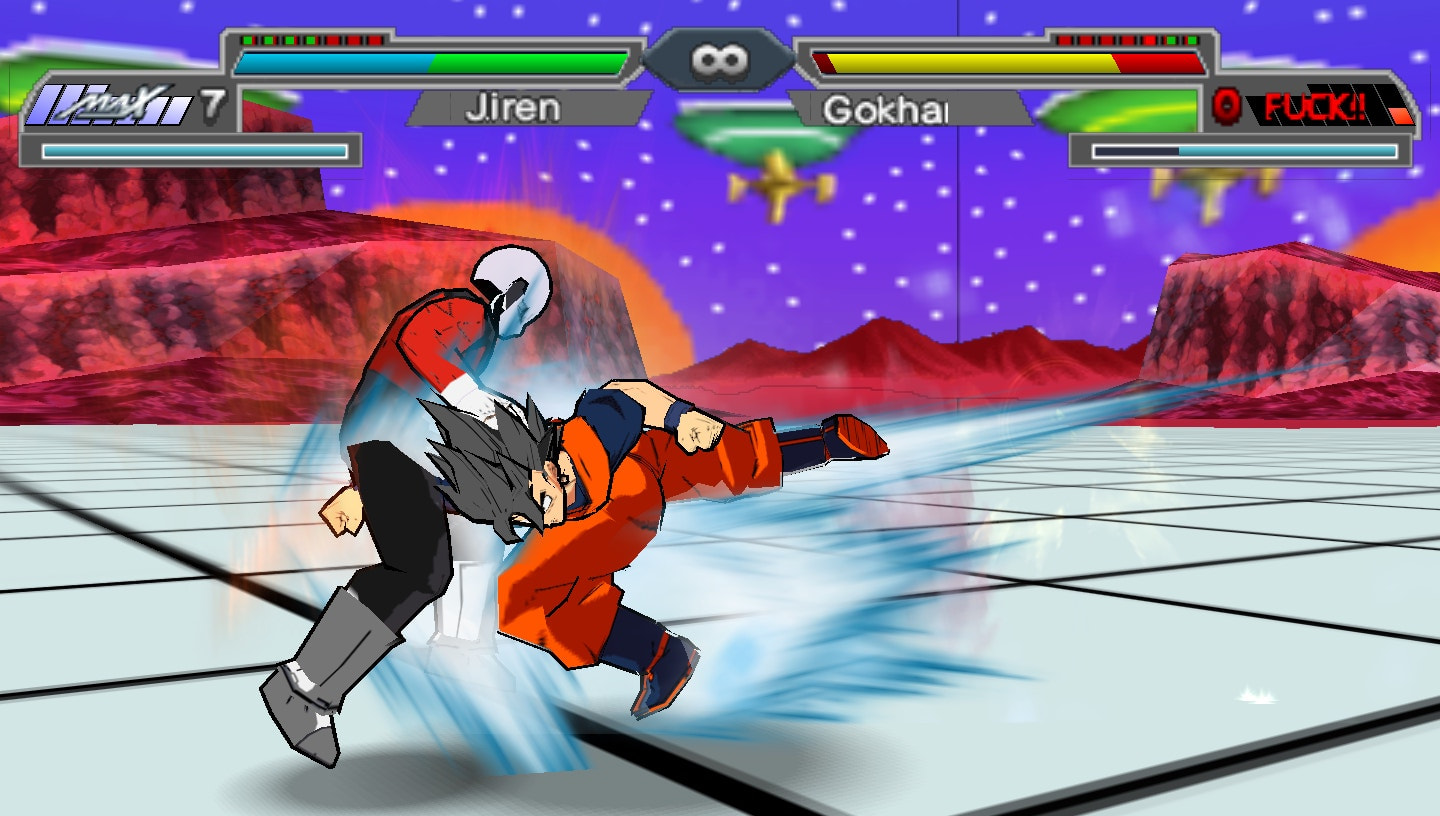Select the Jiren name tab
Viewport: 1440px width, 816px height.
coord(510,110)
